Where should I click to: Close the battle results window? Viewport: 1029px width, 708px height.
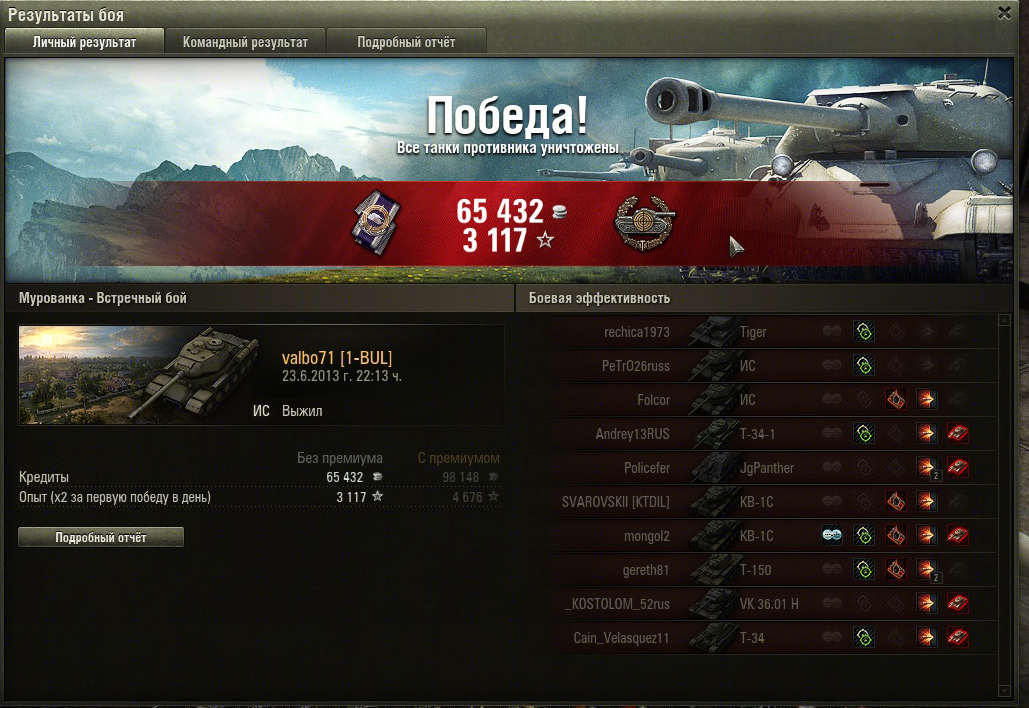tap(1004, 13)
